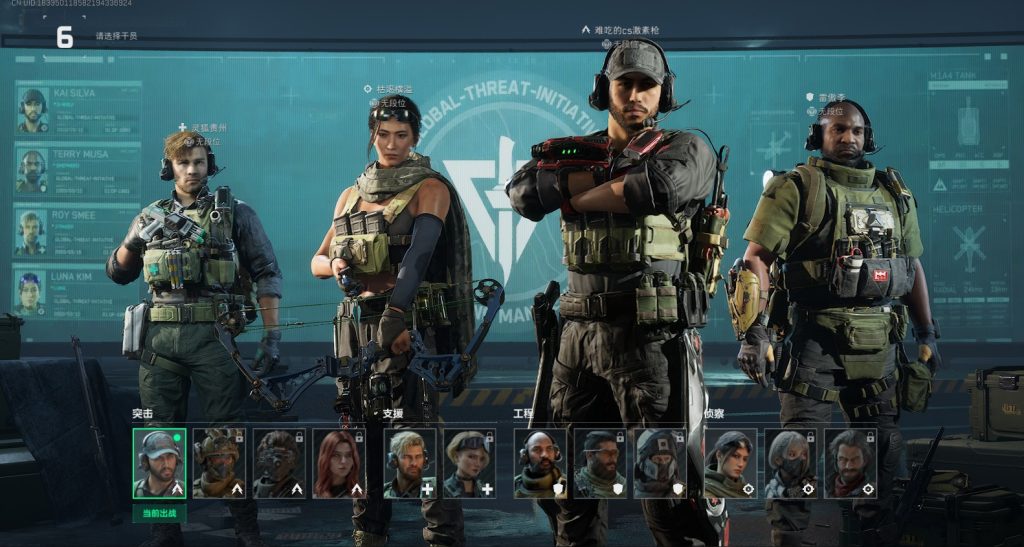Viewport: 1024px width, 547px height.
Task: Choose the locked assault operator in tan helmet
Action: pos(219,463)
